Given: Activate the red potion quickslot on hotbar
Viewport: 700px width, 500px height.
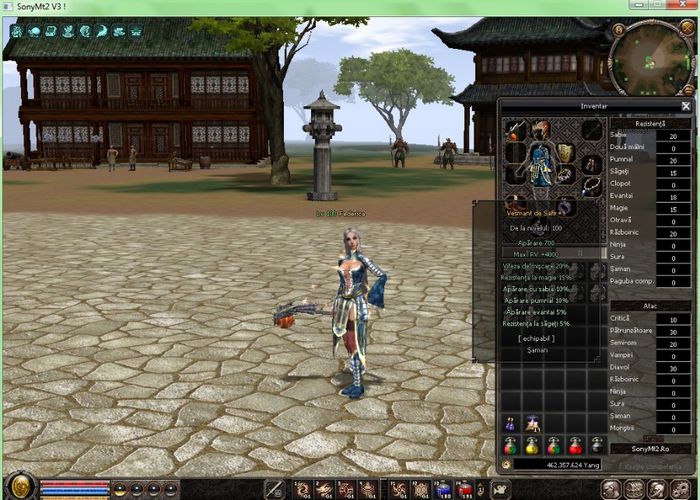Looking at the screenshot, I should click(x=466, y=489).
